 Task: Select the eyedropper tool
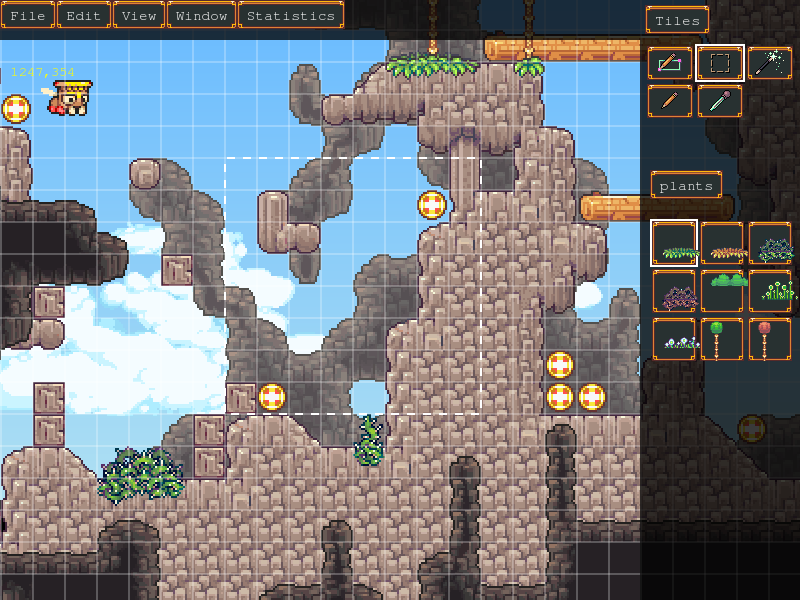click(719, 101)
